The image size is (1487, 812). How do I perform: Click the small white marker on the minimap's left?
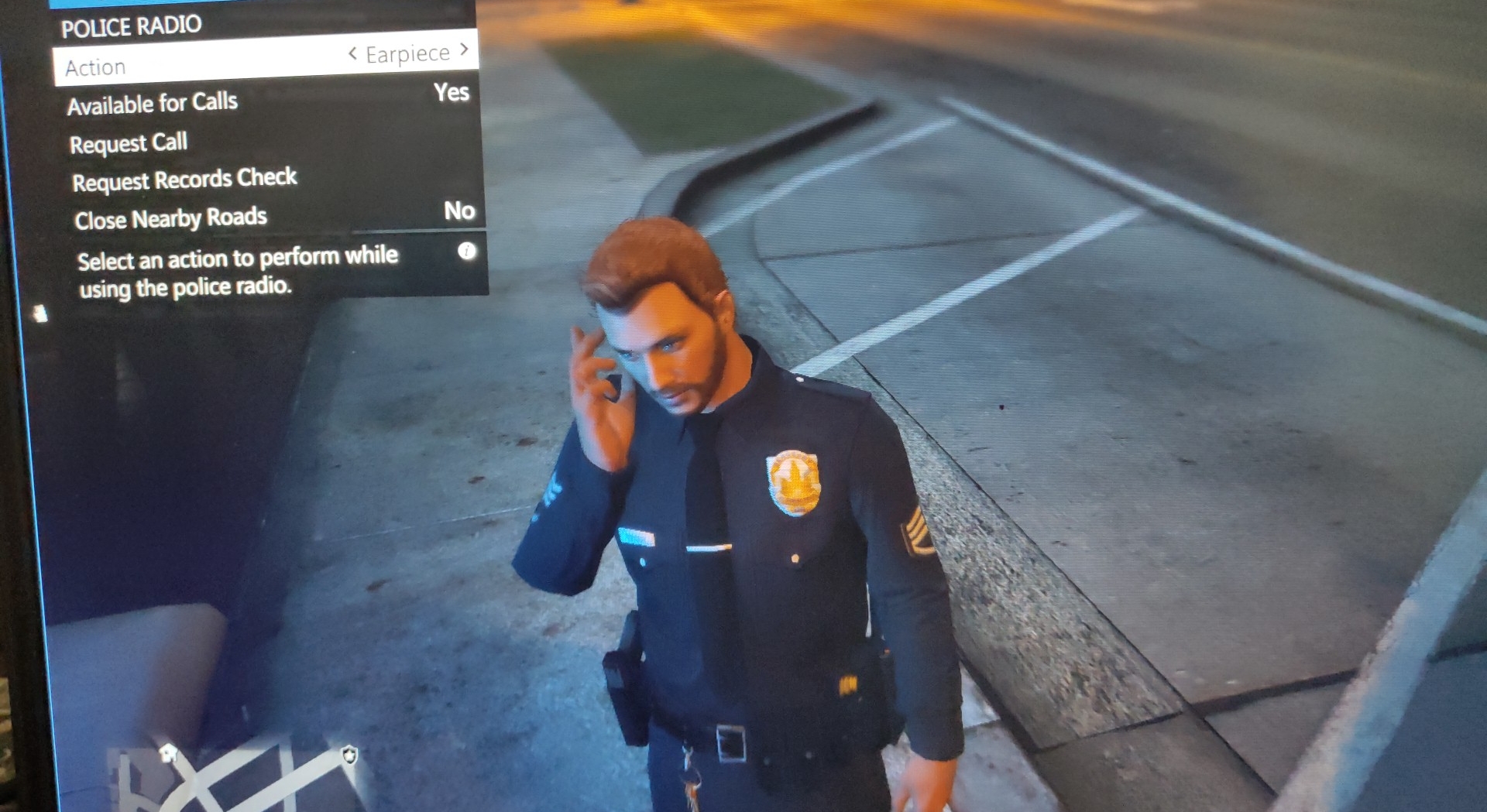pos(168,753)
